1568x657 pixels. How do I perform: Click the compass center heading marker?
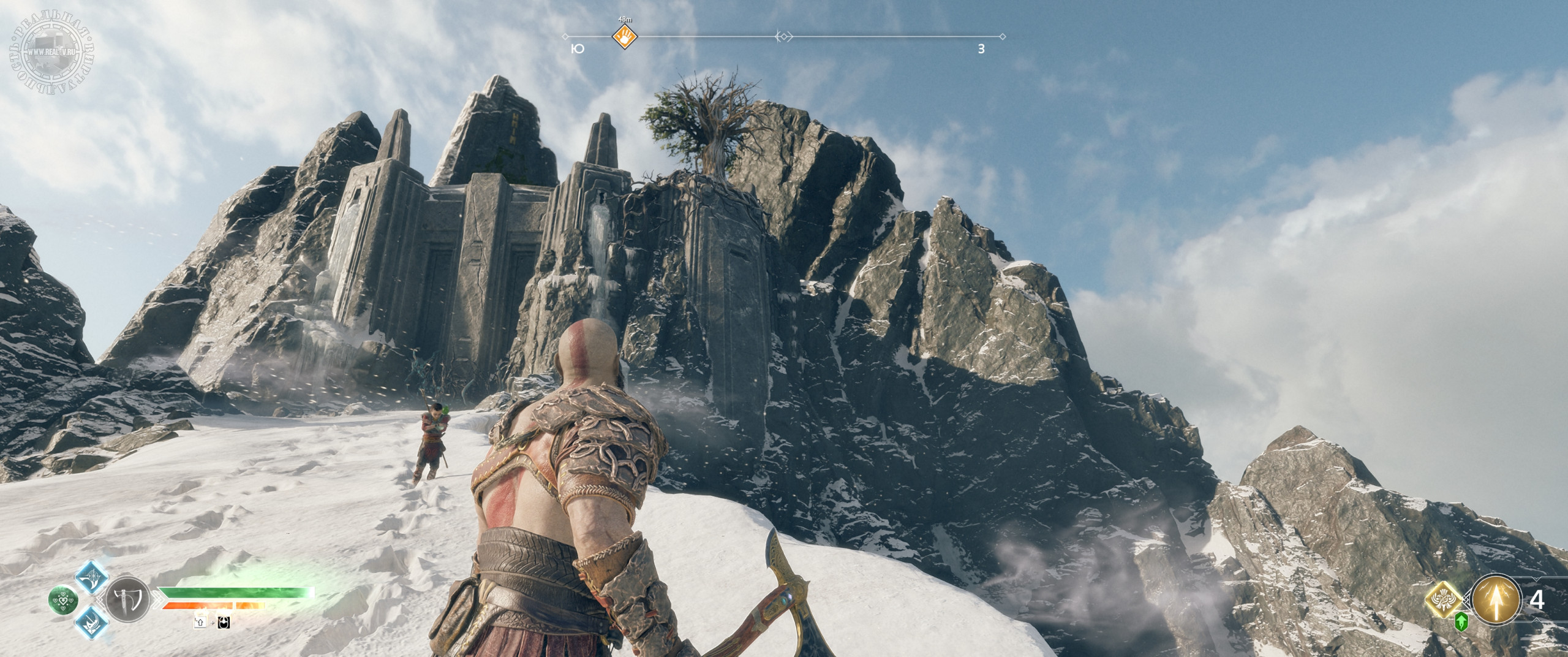pos(783,37)
